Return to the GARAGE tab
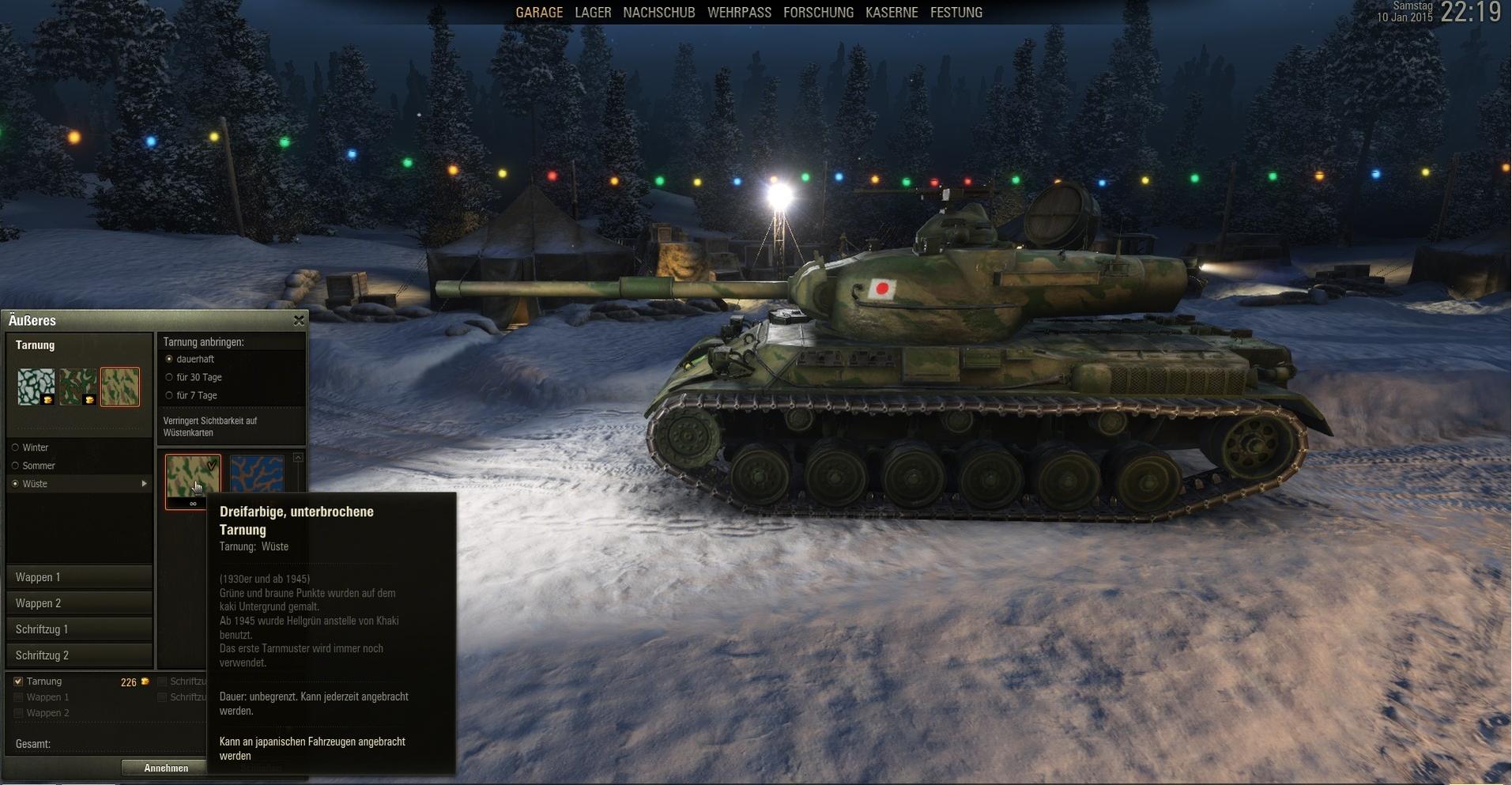1512x785 pixels. click(x=539, y=13)
